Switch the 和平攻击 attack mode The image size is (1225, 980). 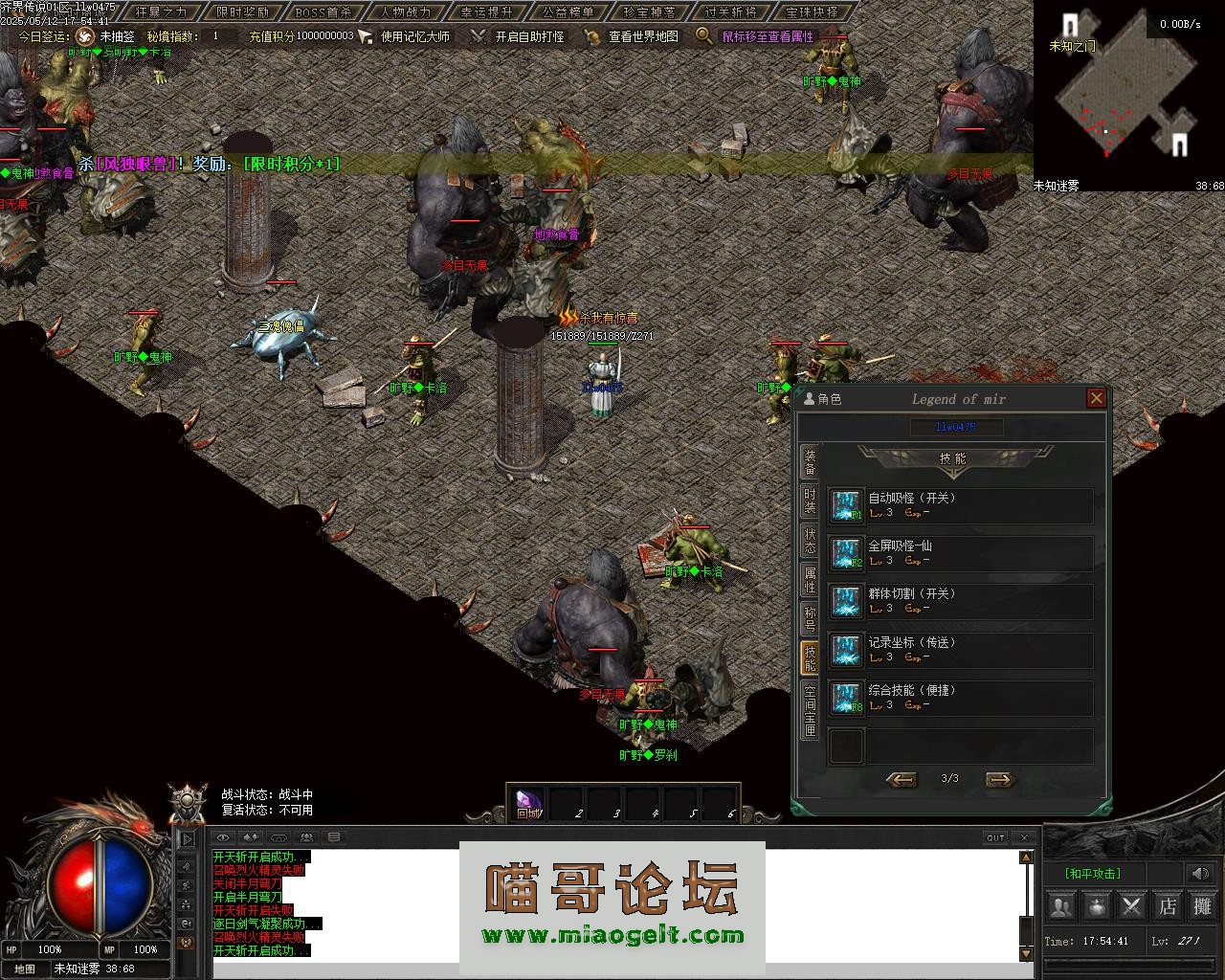[x=1092, y=873]
